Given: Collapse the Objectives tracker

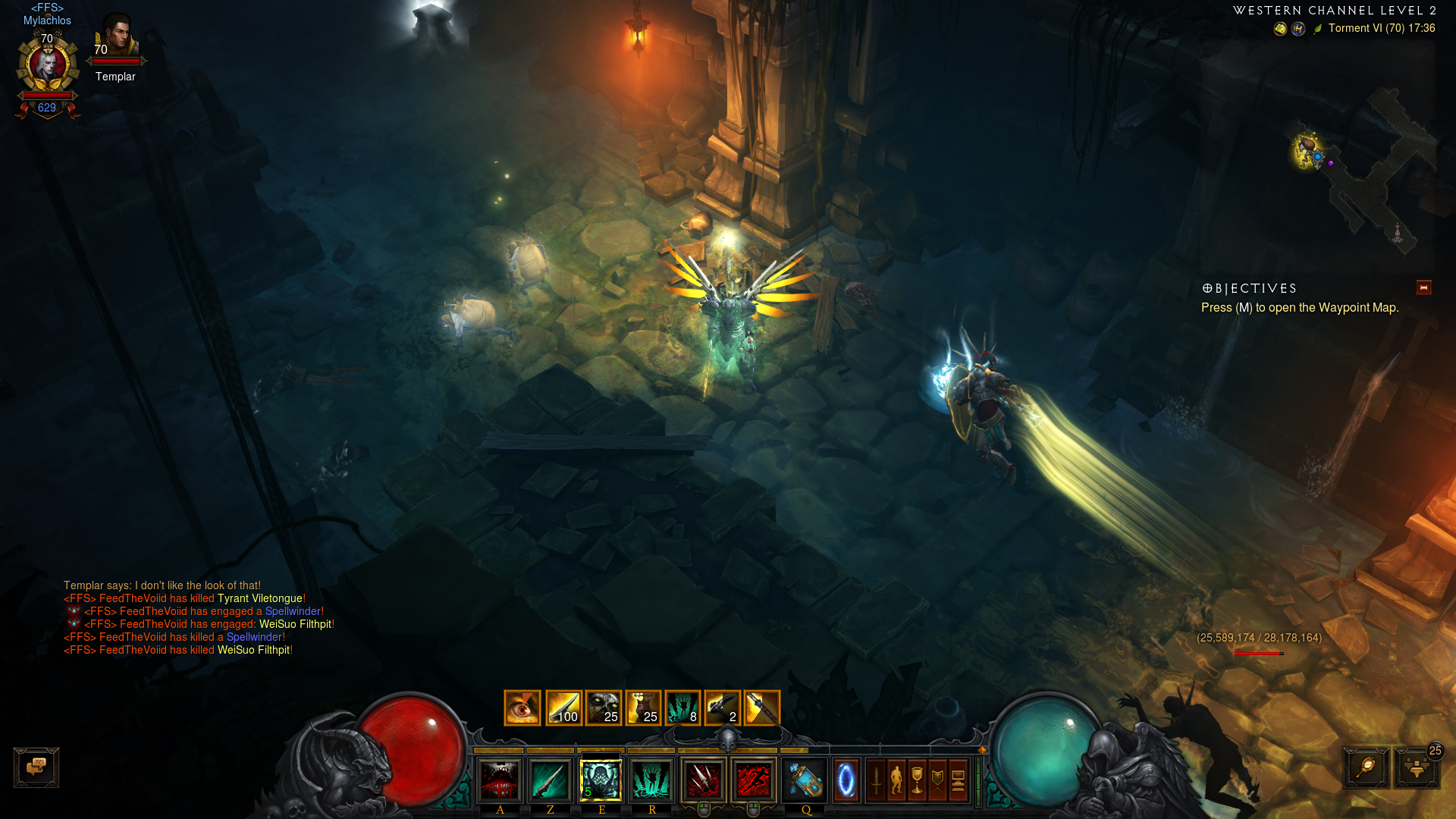Looking at the screenshot, I should coord(1423,287).
